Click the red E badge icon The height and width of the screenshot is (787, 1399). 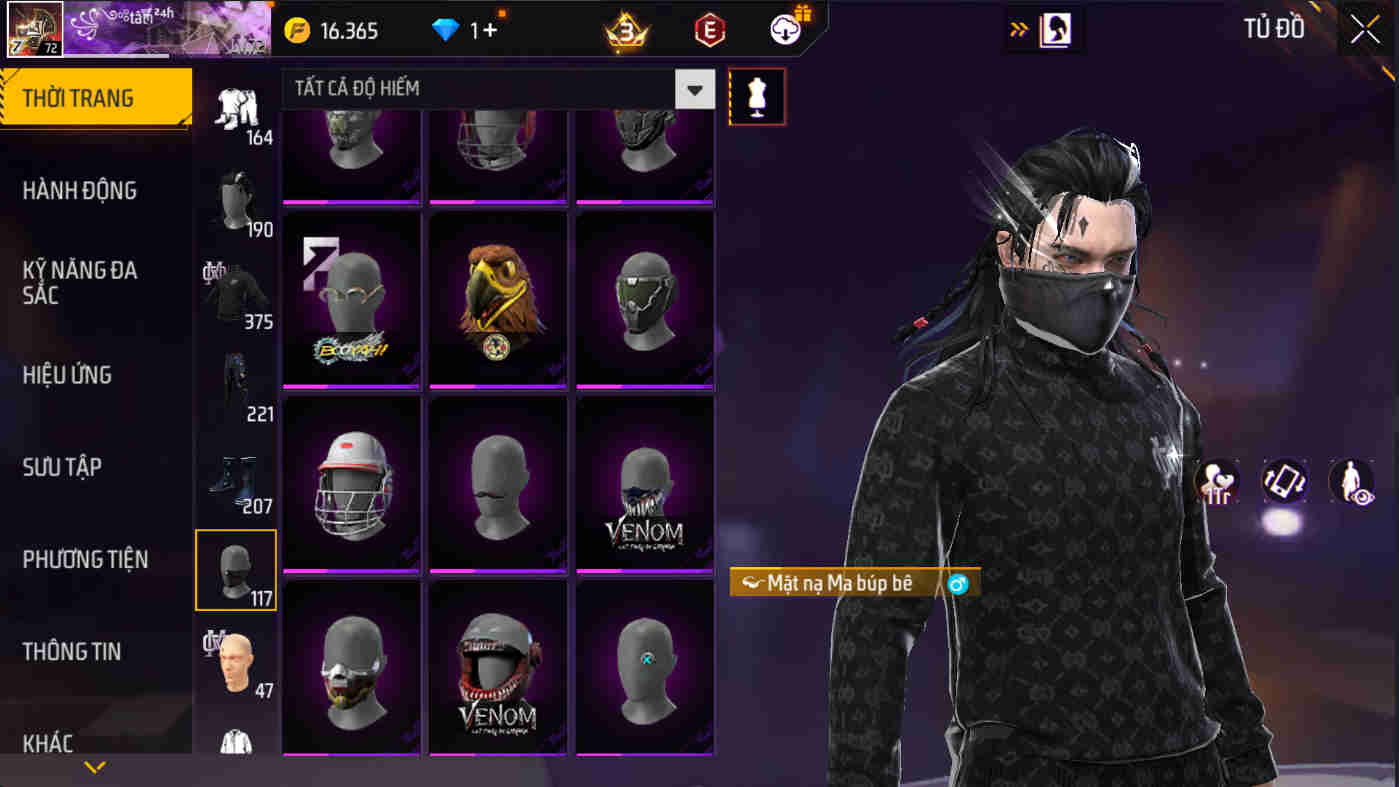coord(710,29)
